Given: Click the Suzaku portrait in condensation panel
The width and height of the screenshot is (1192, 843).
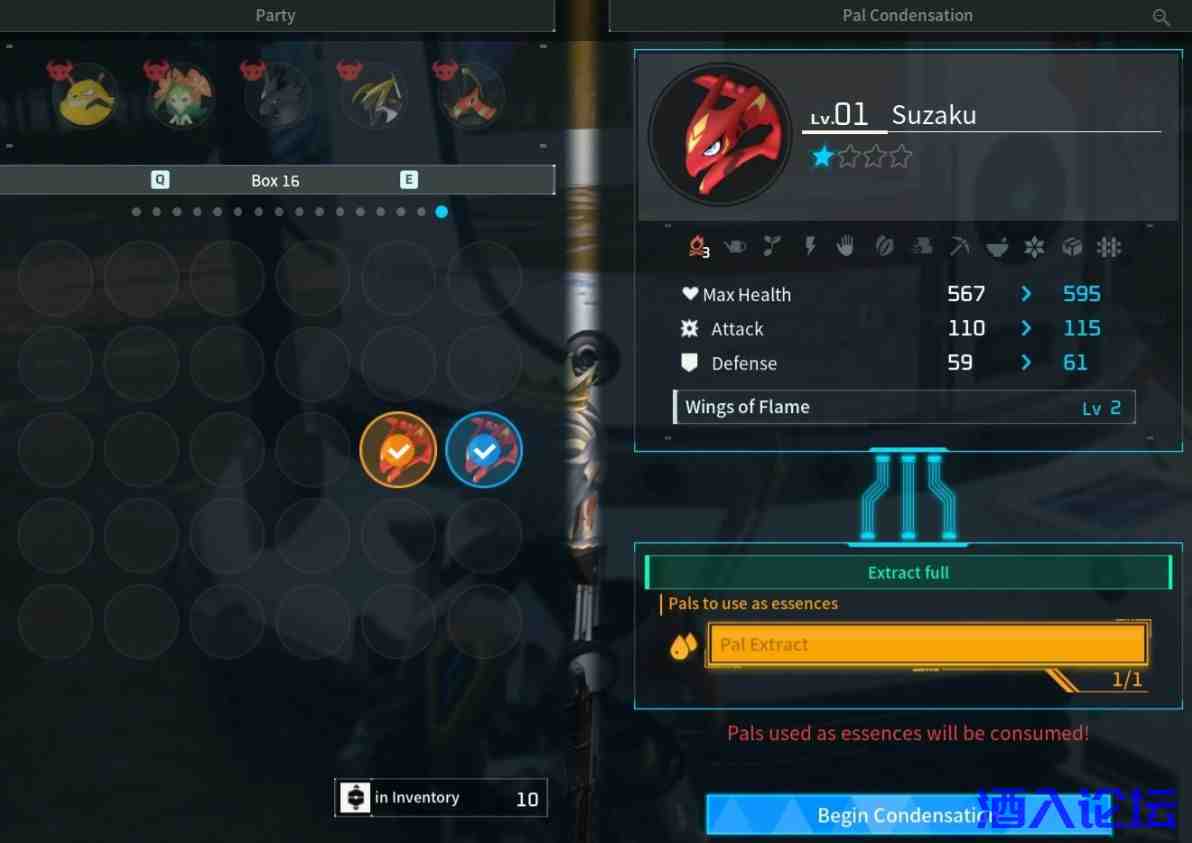Looking at the screenshot, I should 720,135.
